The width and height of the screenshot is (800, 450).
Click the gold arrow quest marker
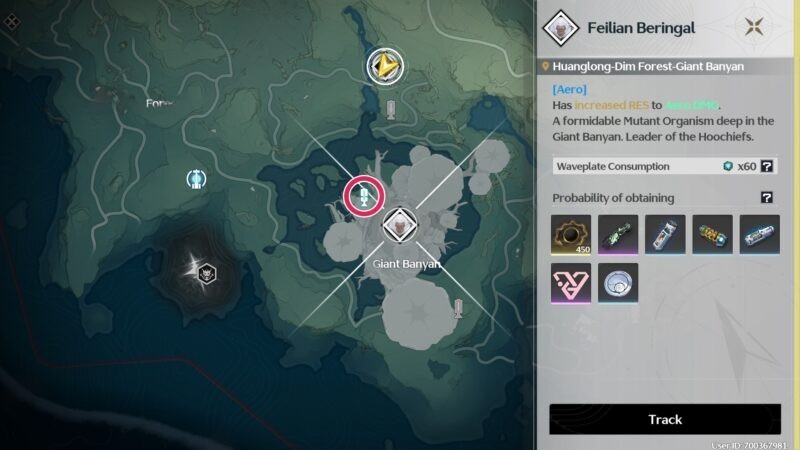pos(385,67)
